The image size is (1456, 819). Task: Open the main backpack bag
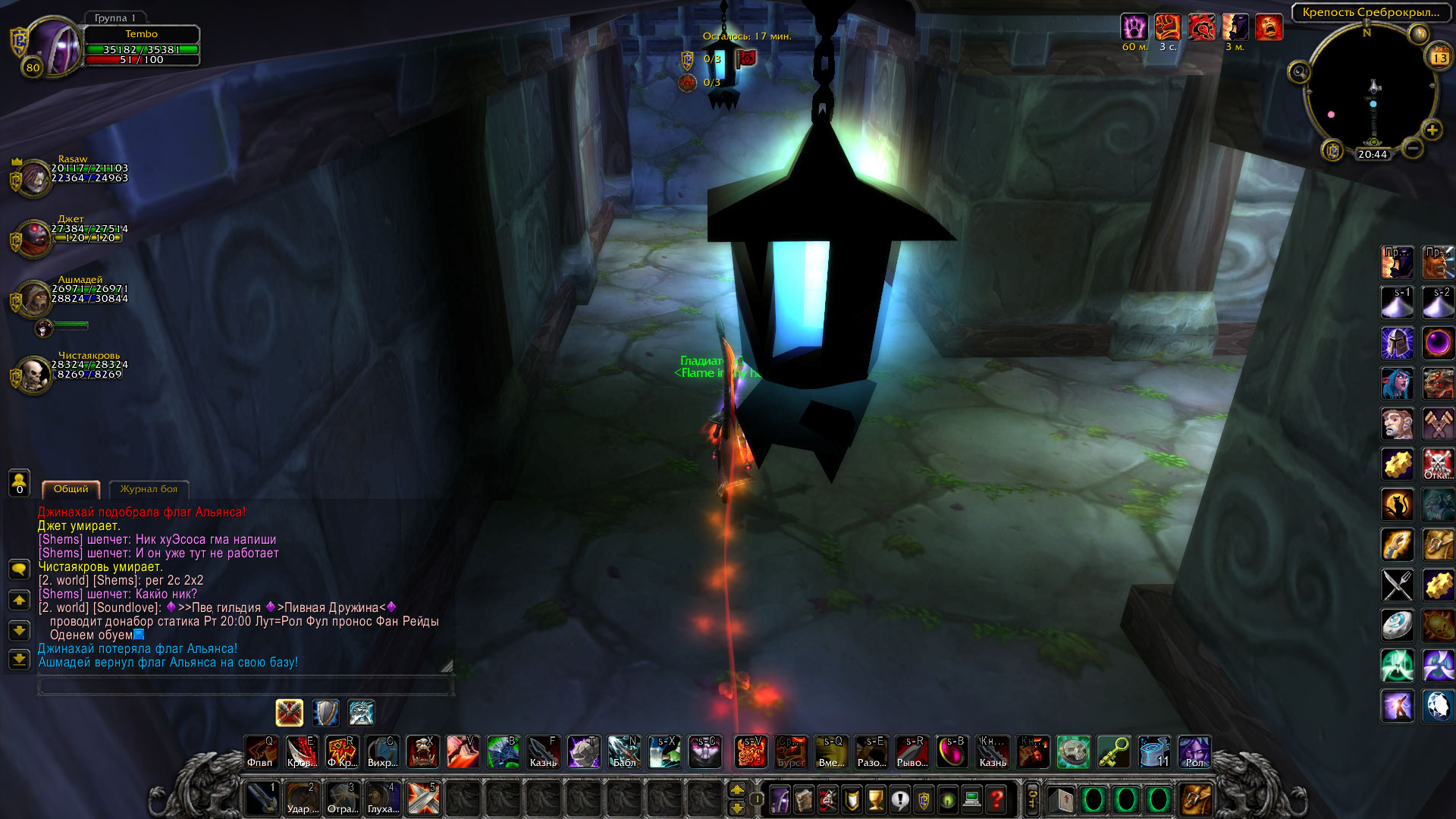[1197, 799]
